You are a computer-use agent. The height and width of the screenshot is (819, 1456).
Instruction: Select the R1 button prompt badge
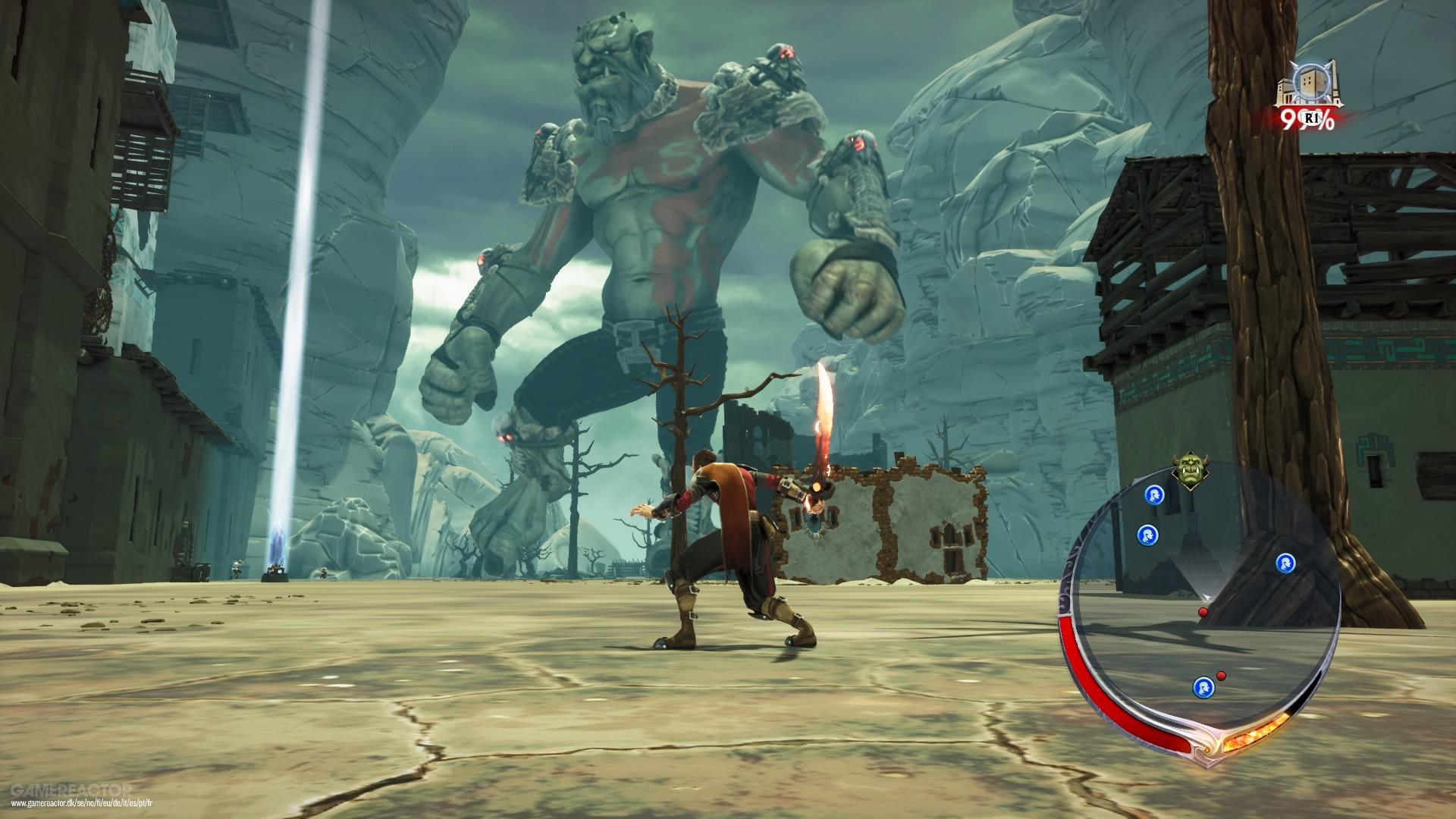(x=1312, y=119)
